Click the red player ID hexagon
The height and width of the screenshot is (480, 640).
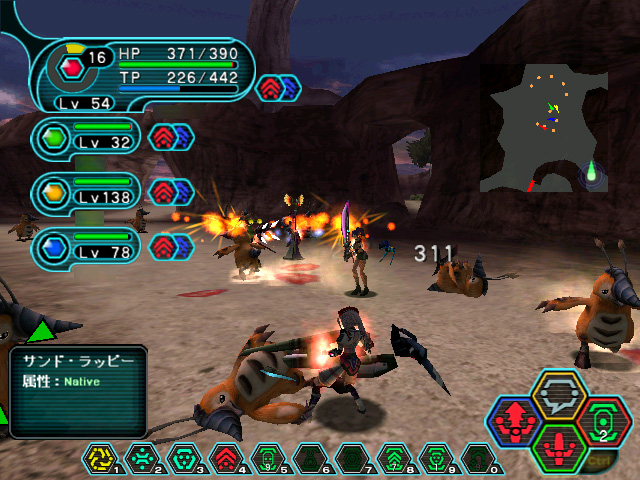pos(69,68)
